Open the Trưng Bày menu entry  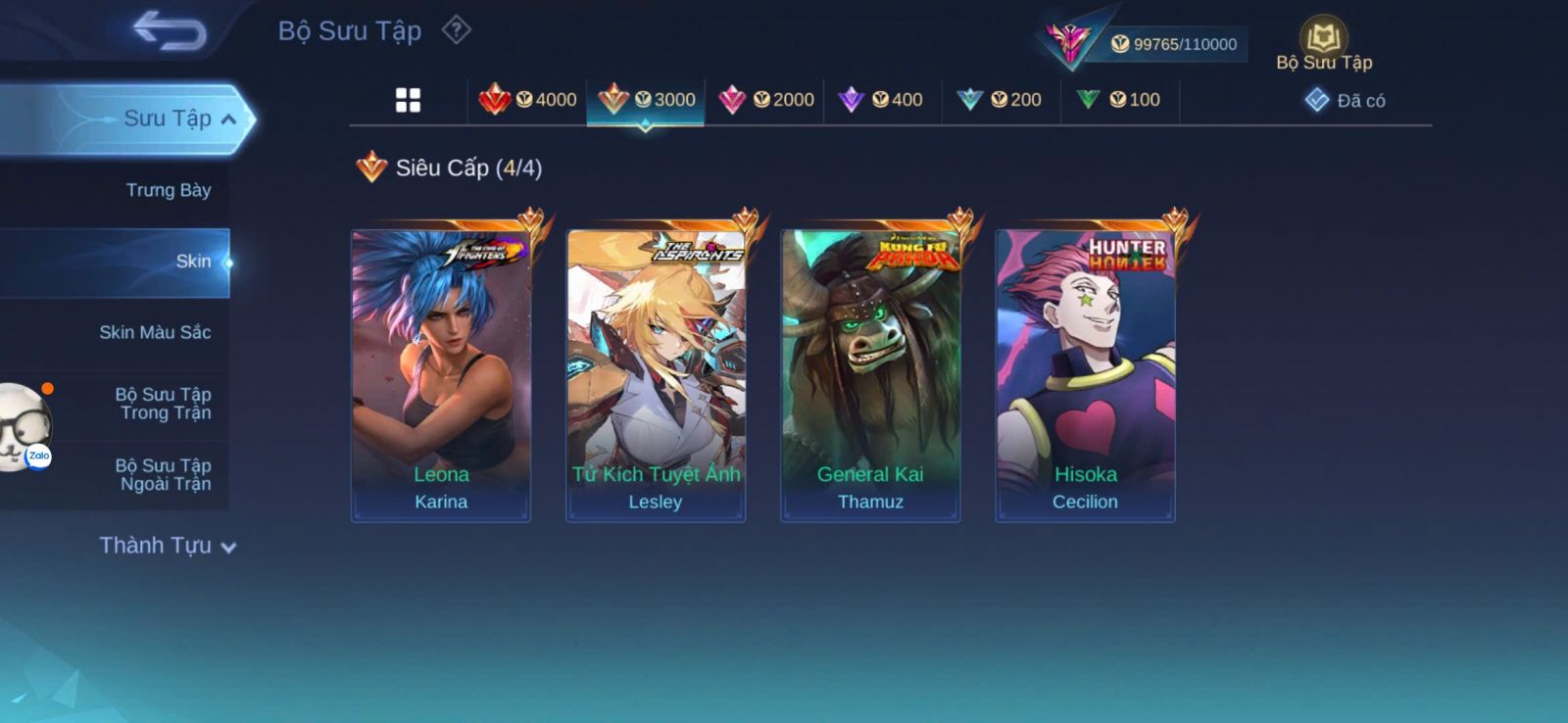[x=168, y=190]
